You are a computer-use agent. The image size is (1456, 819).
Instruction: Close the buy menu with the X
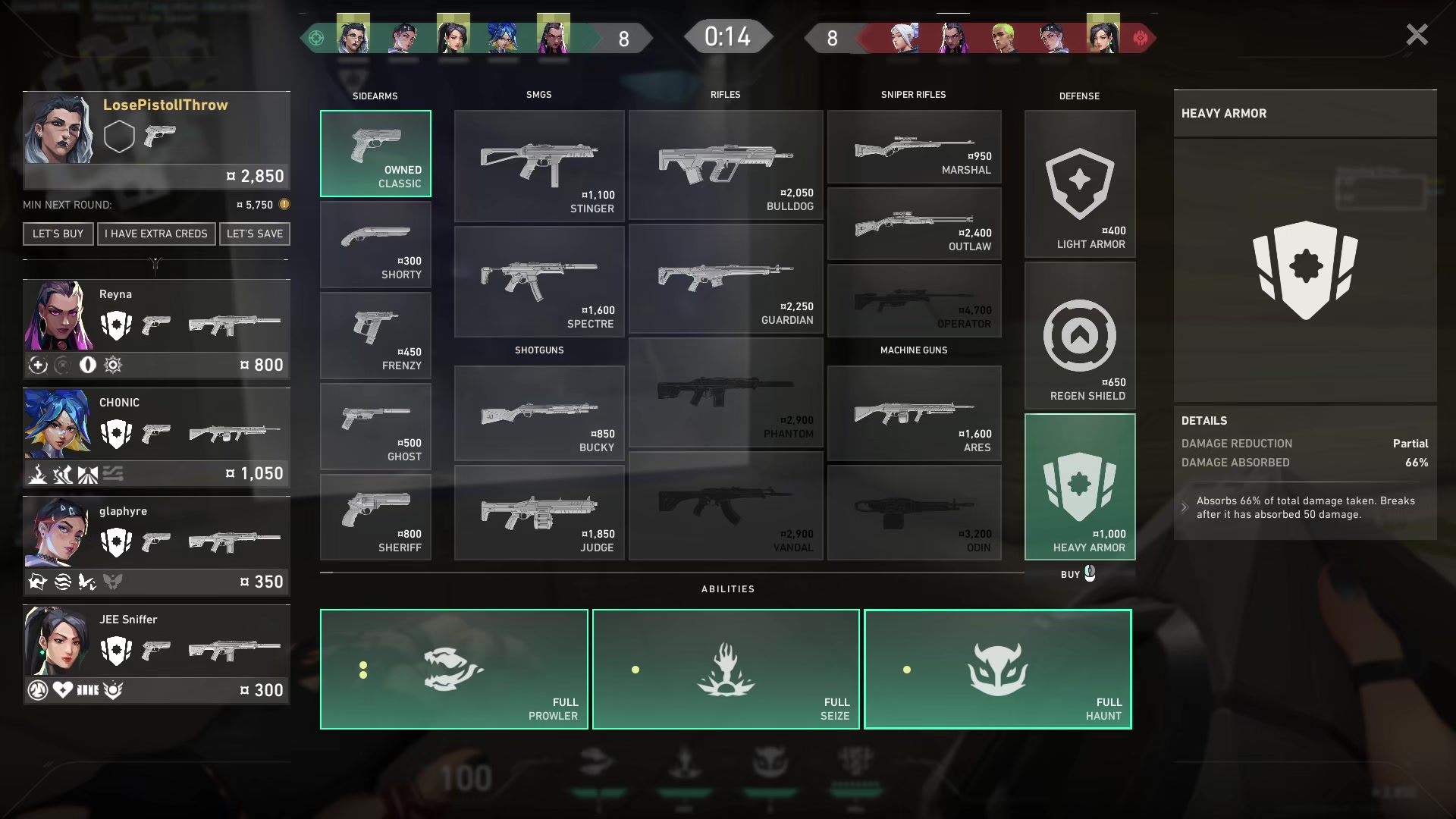(1417, 35)
